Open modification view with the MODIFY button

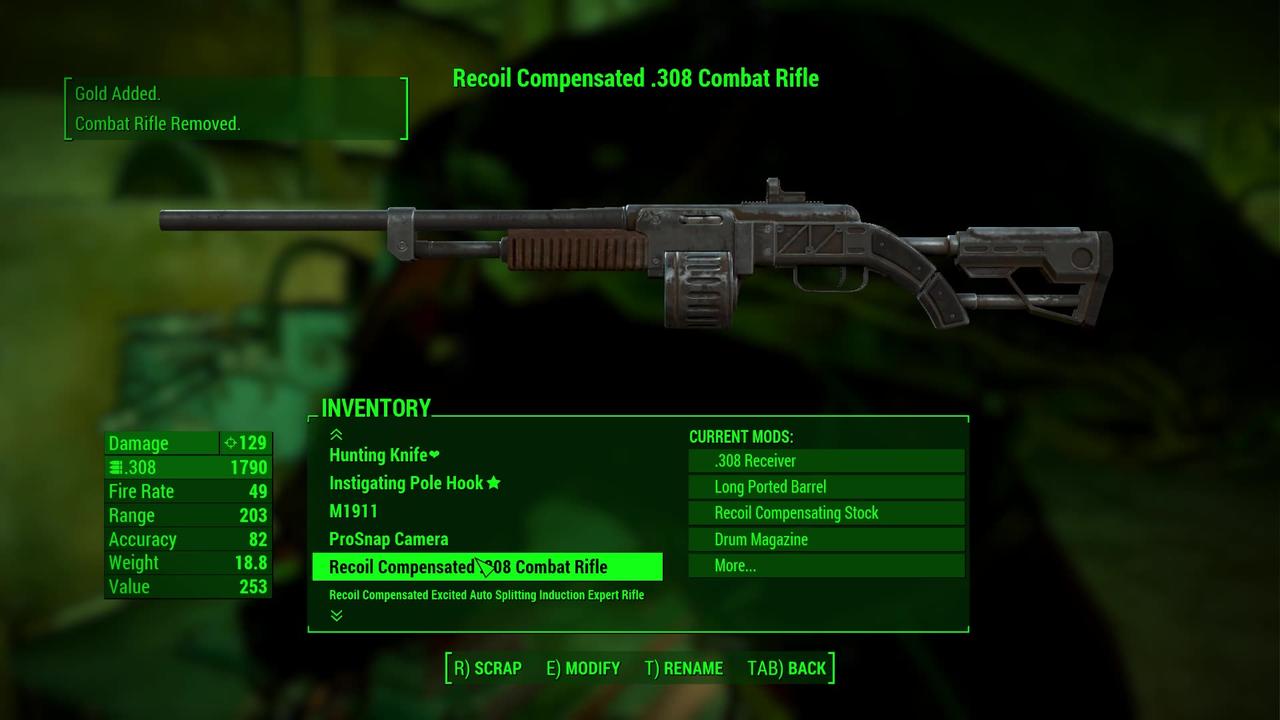(583, 668)
